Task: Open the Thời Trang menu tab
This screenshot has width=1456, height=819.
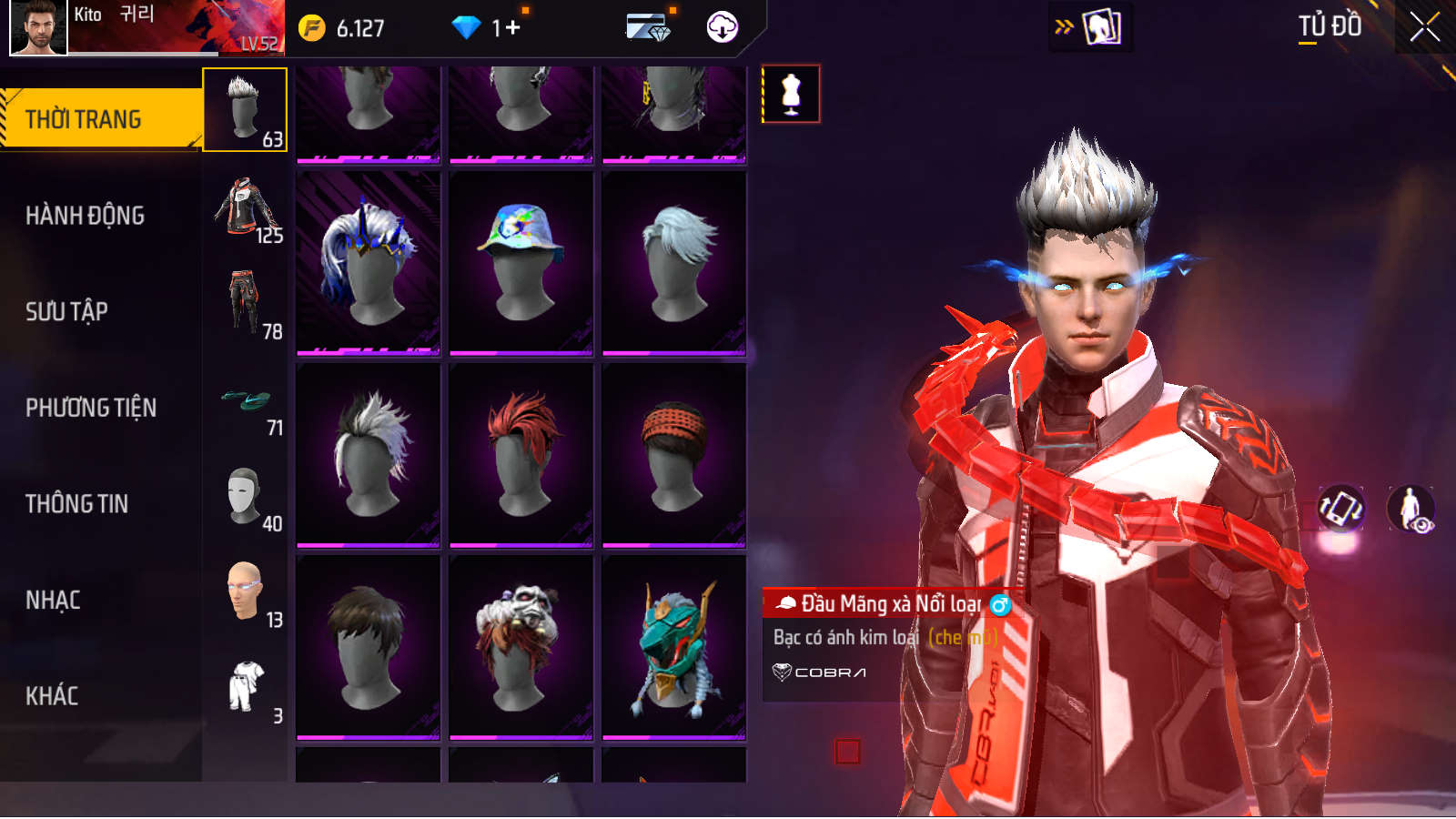Action: click(x=100, y=119)
